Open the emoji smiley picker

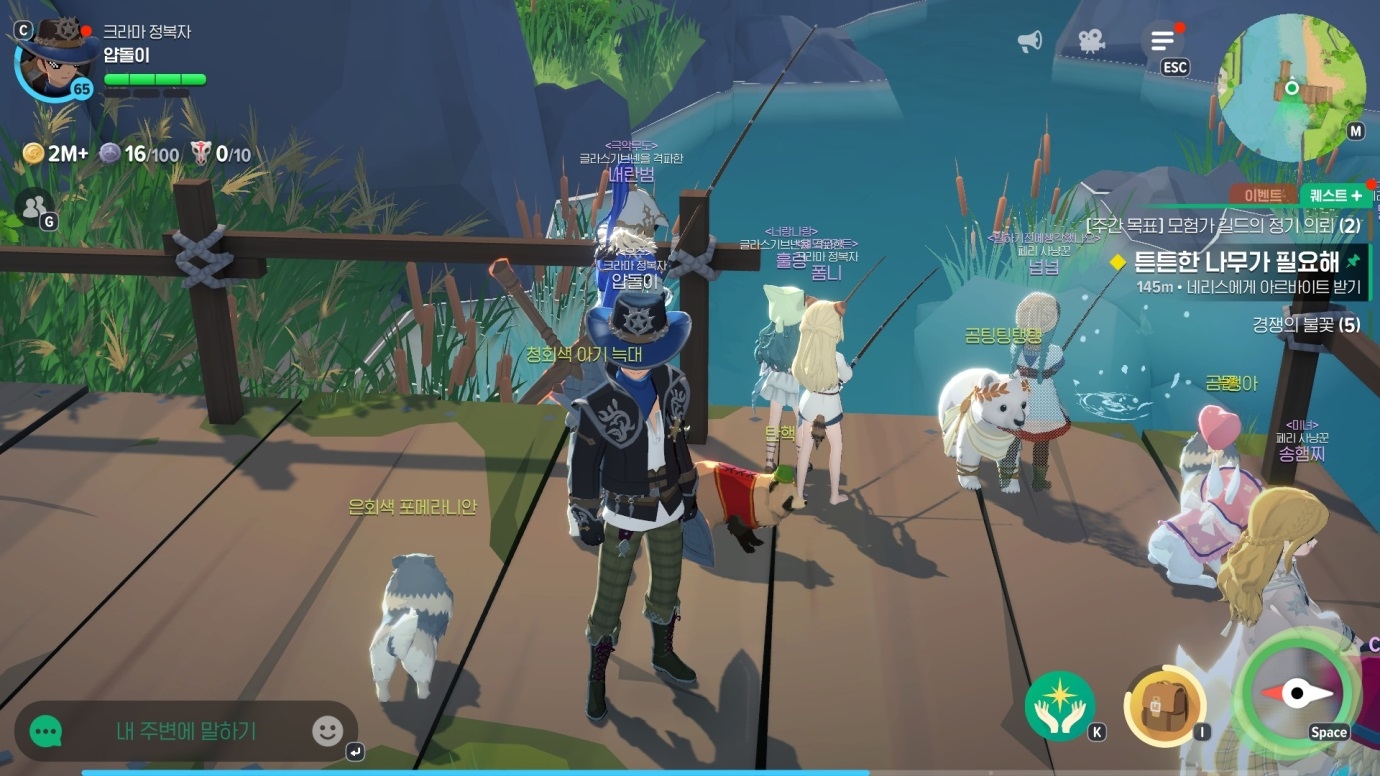327,731
